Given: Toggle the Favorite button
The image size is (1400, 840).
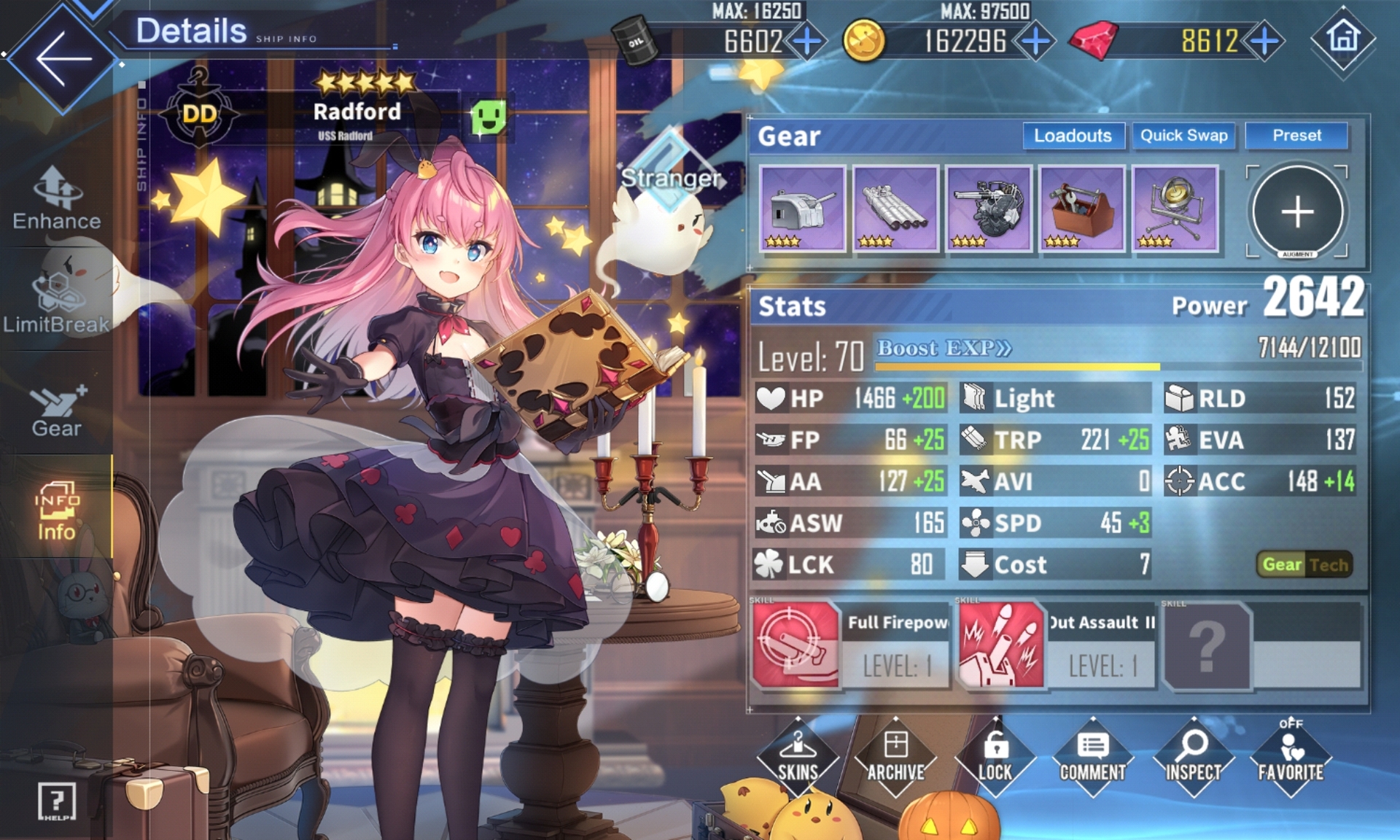Looking at the screenshot, I should [x=1291, y=758].
